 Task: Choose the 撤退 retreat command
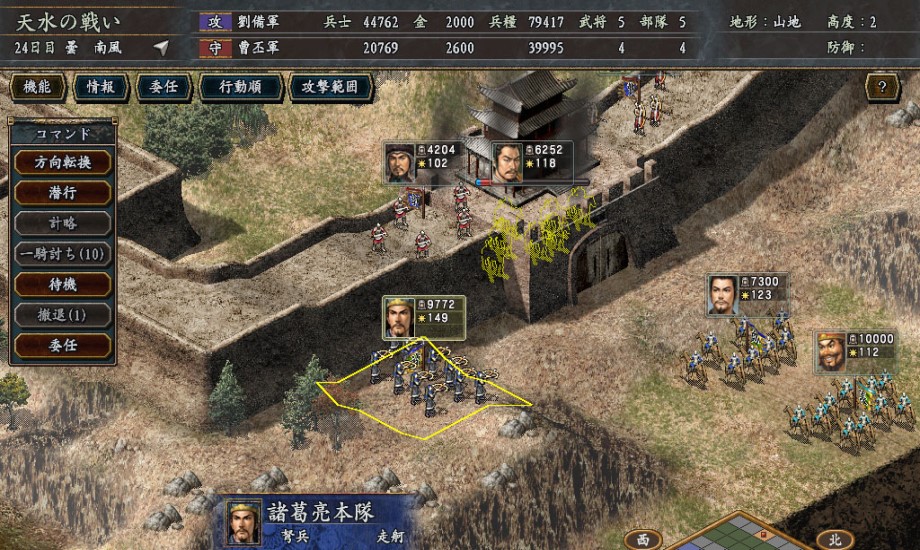point(62,315)
